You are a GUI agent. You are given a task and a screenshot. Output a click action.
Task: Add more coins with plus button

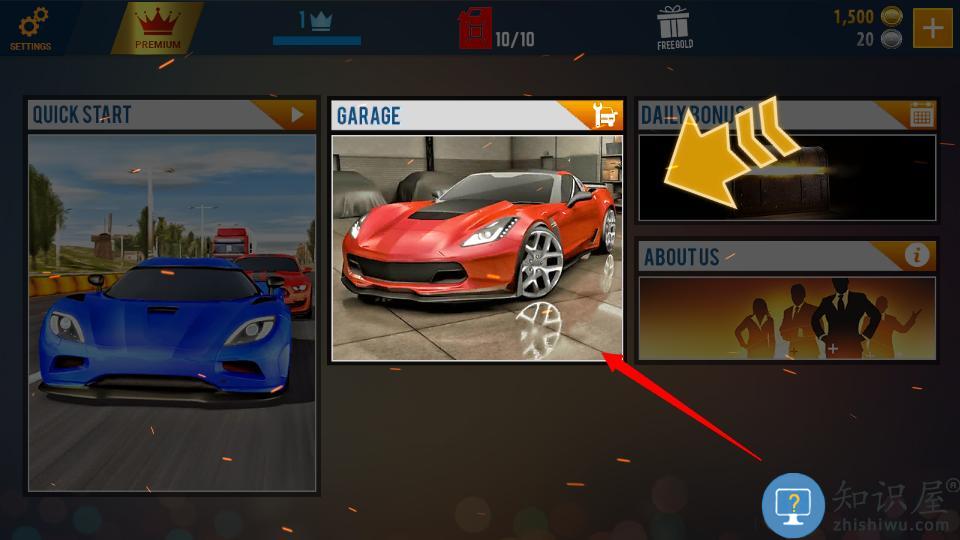(932, 28)
